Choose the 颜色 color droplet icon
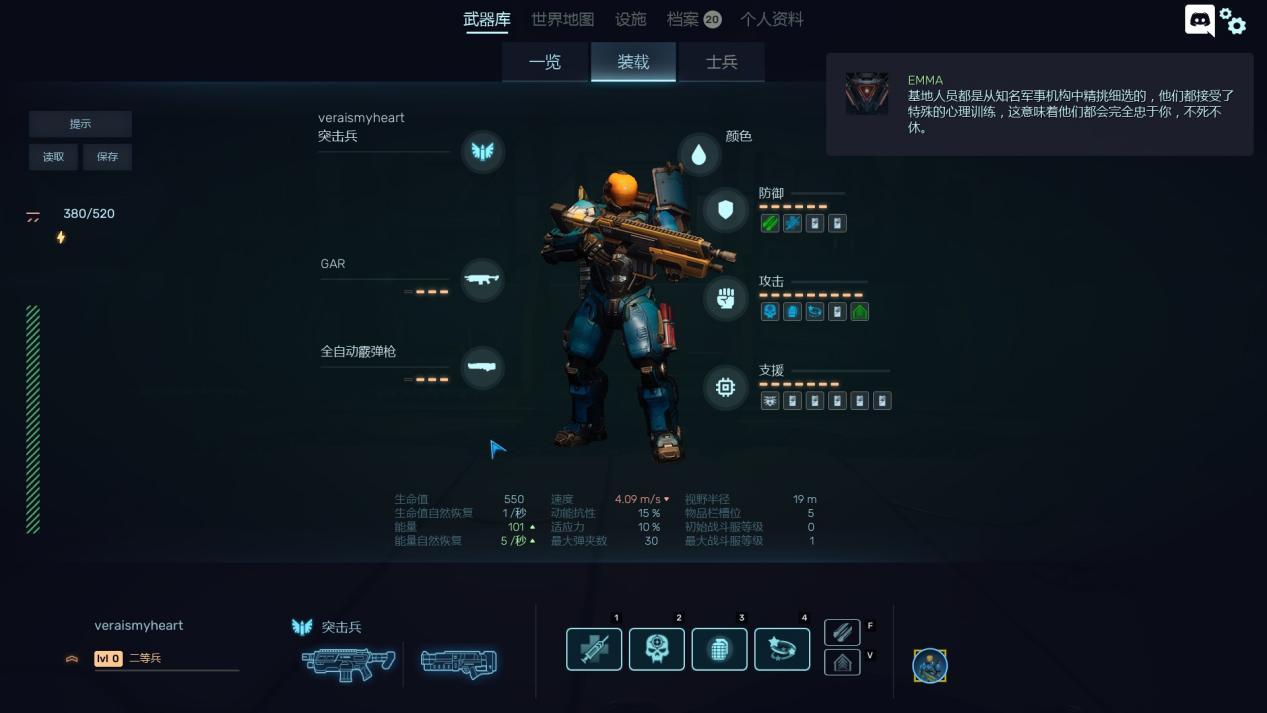Screen dimensions: 1267x713 coord(699,155)
